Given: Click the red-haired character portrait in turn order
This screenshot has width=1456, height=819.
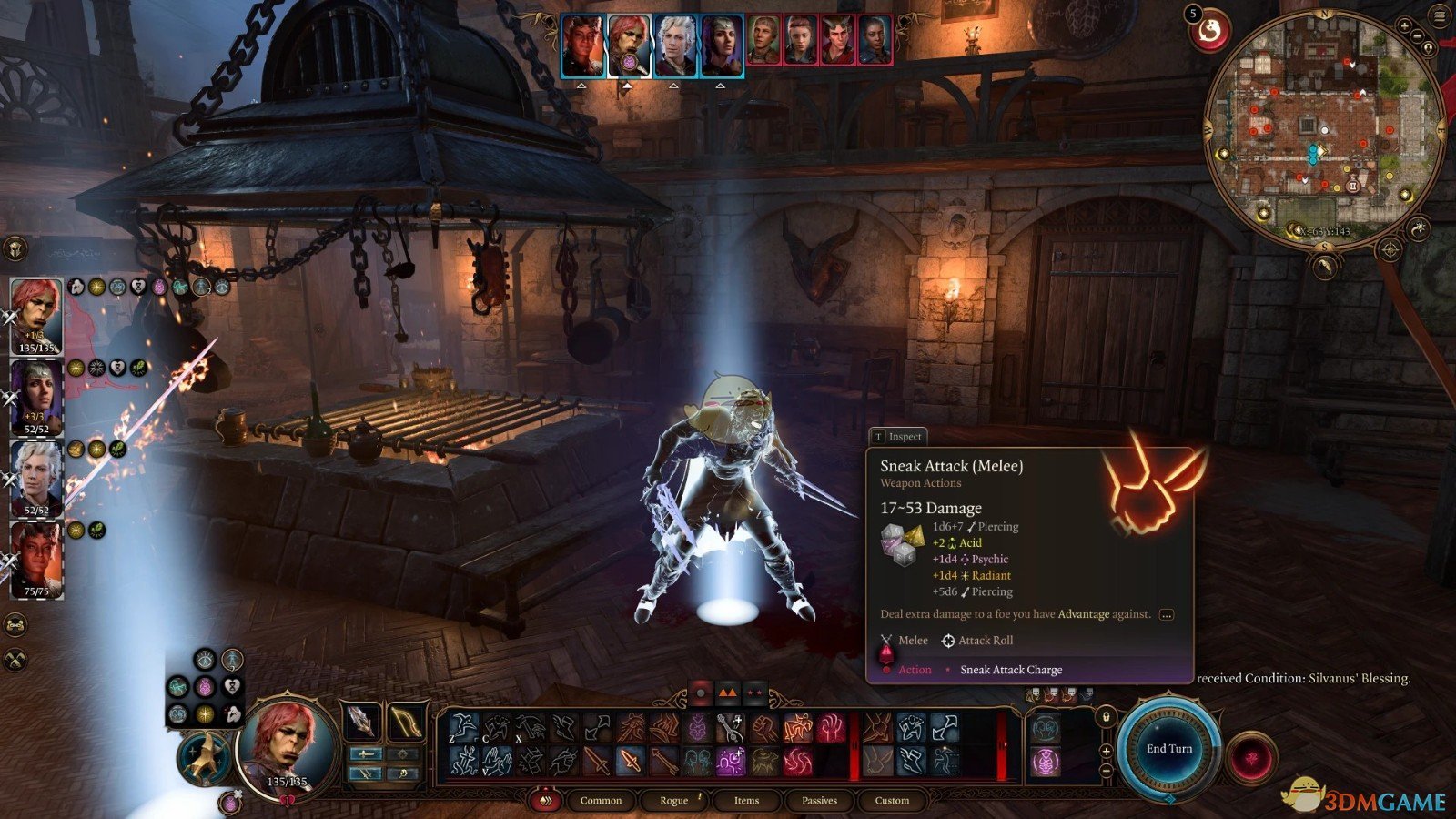Looking at the screenshot, I should pos(629,45).
